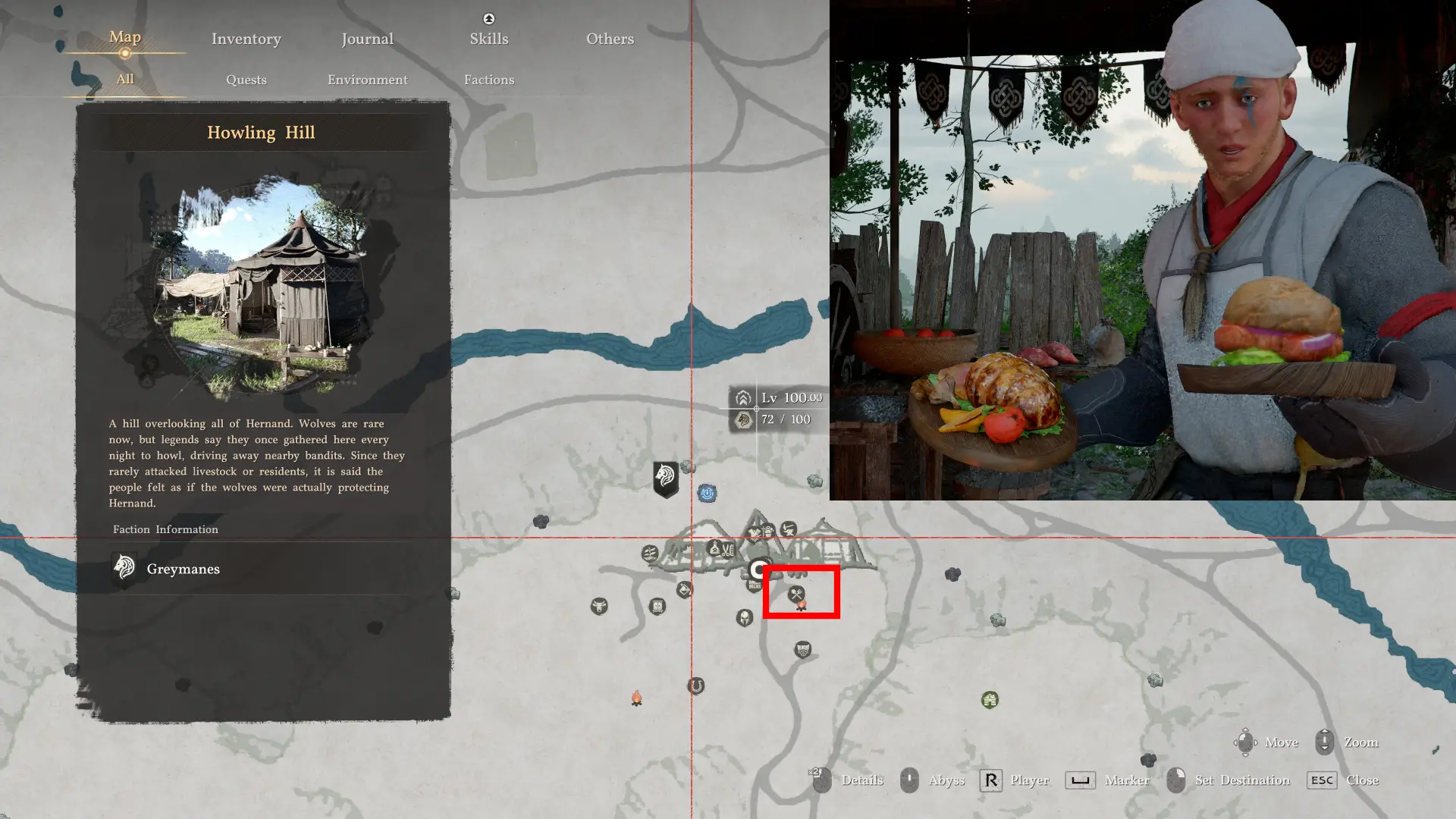The width and height of the screenshot is (1456, 819).
Task: Select the lone campfire marker
Action: pyautogui.click(x=637, y=698)
